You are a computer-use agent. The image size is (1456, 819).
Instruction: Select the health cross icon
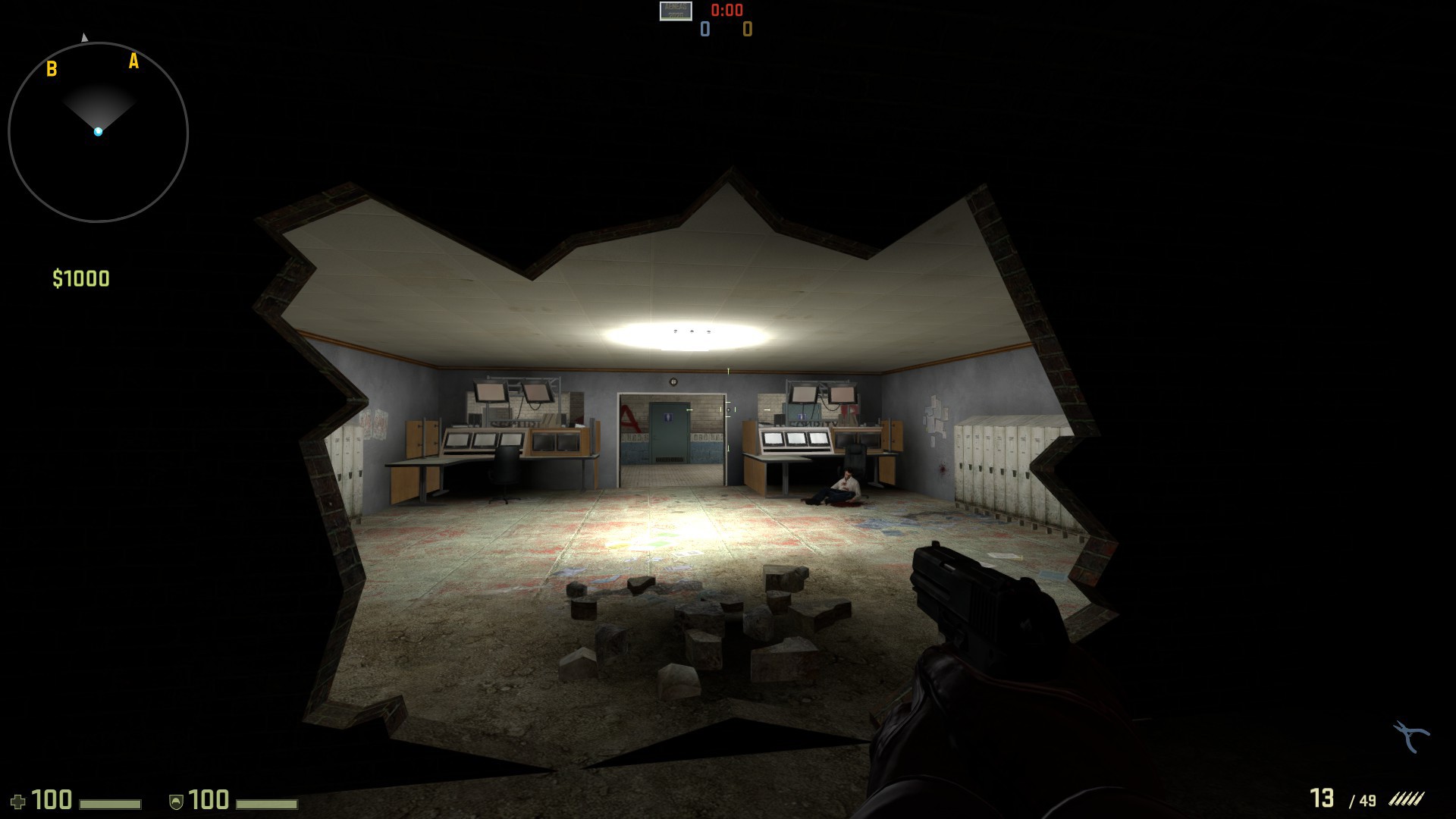click(x=19, y=800)
